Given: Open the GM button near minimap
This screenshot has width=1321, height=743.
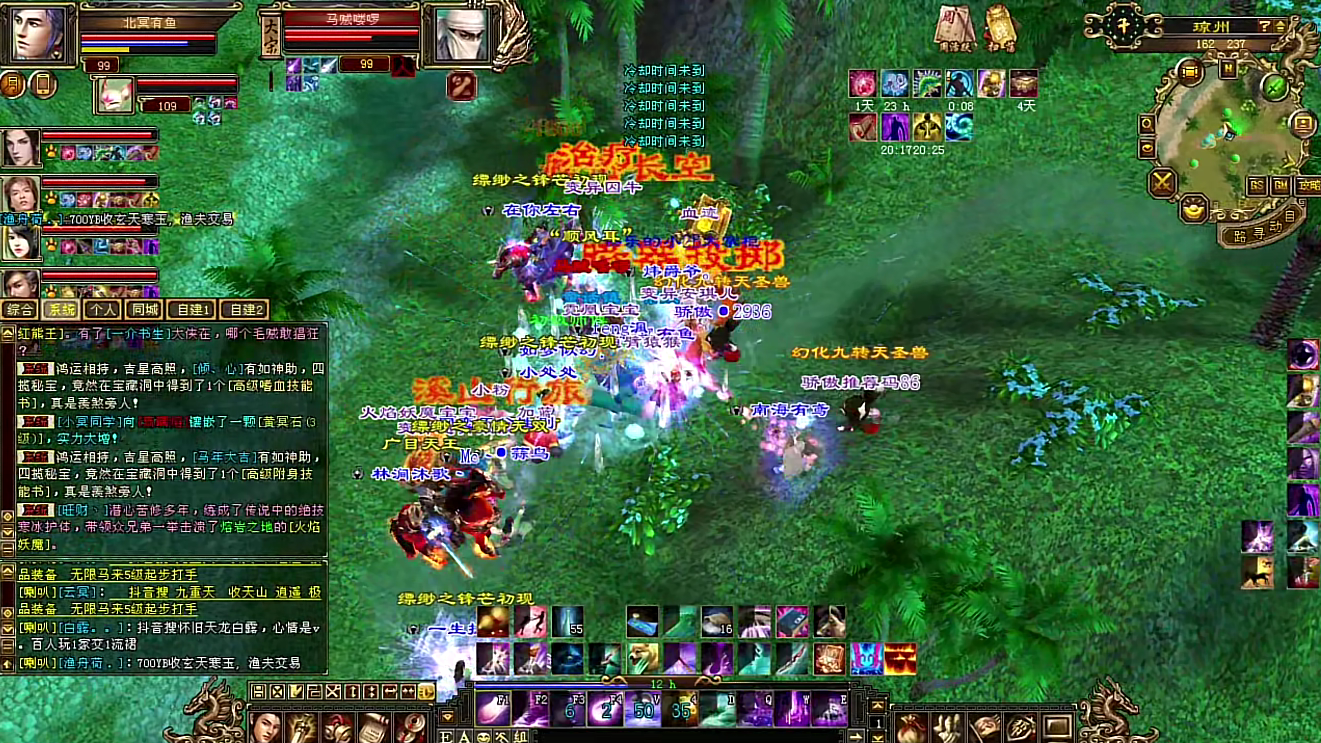Looking at the screenshot, I should (x=1281, y=186).
